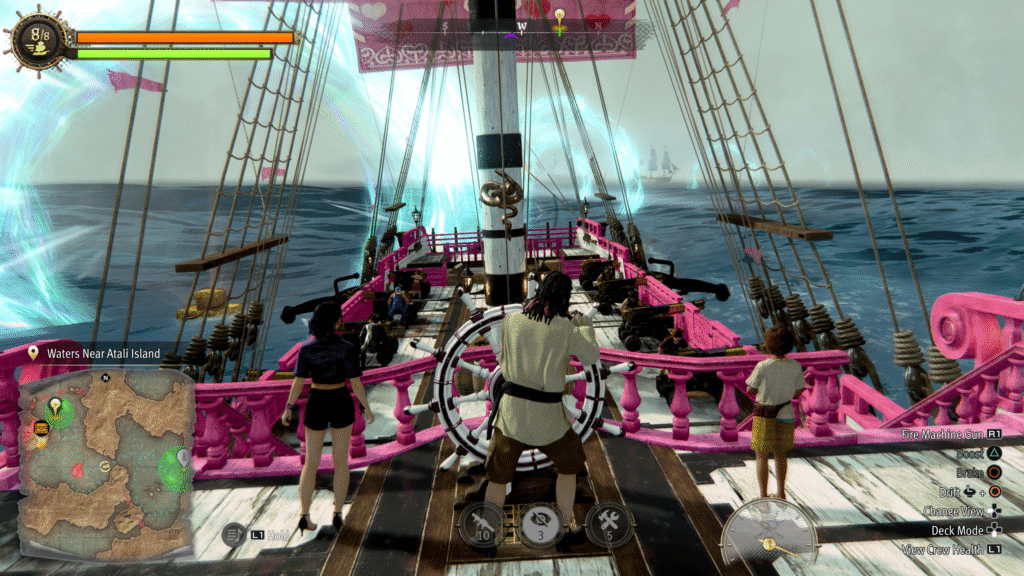Click the yellow destination pin on the minimap
This screenshot has width=1024, height=576.
(x=55, y=406)
